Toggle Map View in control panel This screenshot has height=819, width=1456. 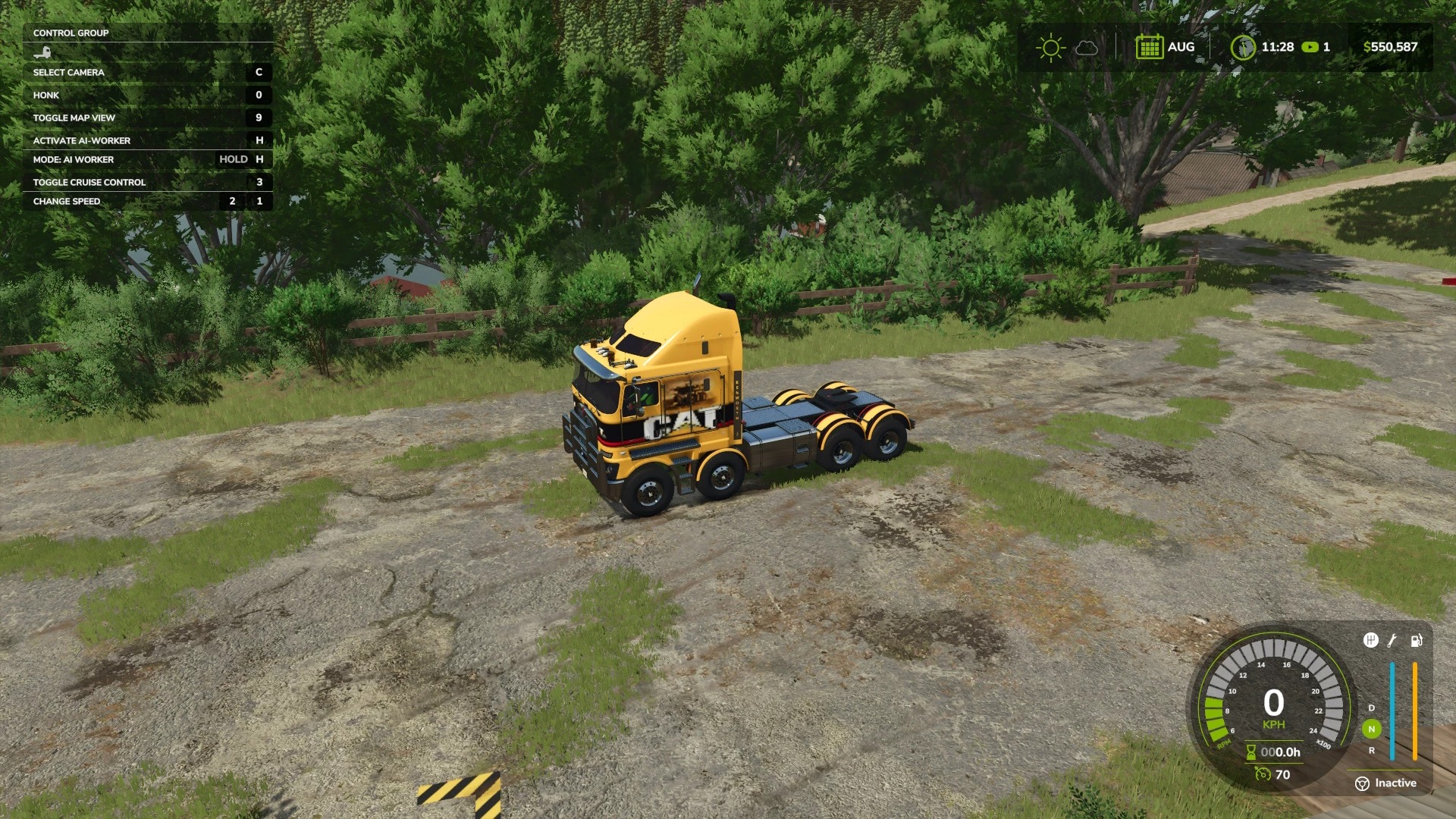pos(73,118)
